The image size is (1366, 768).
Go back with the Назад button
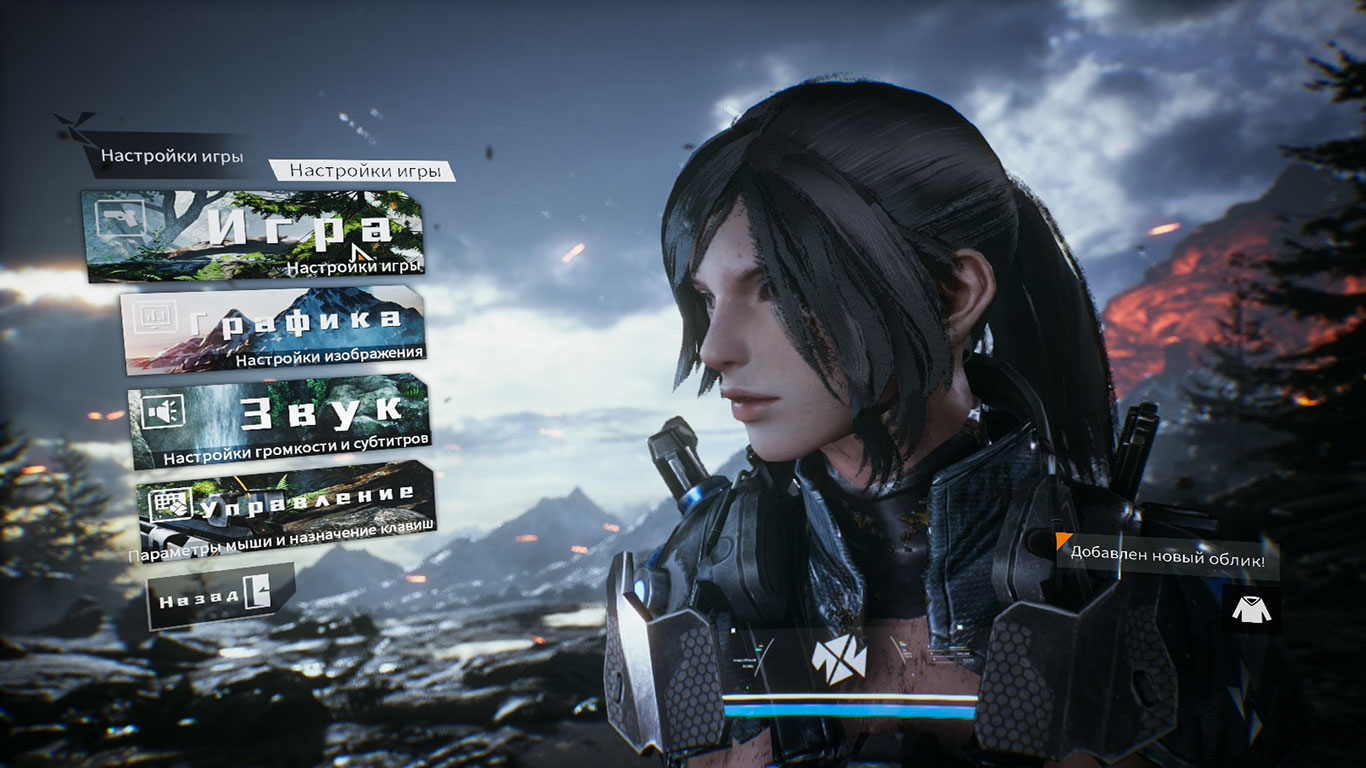[220, 596]
